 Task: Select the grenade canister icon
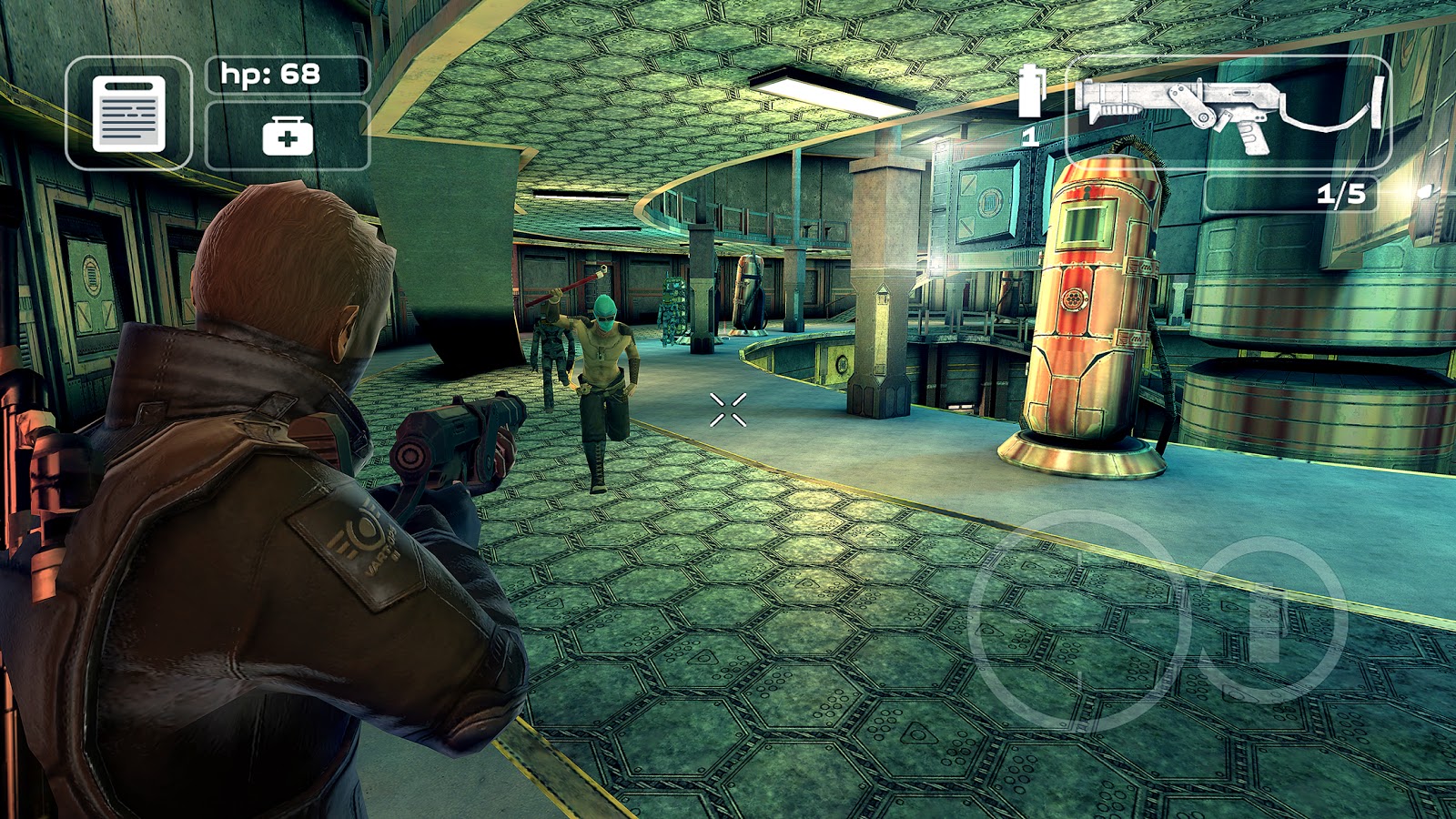[x=1029, y=94]
